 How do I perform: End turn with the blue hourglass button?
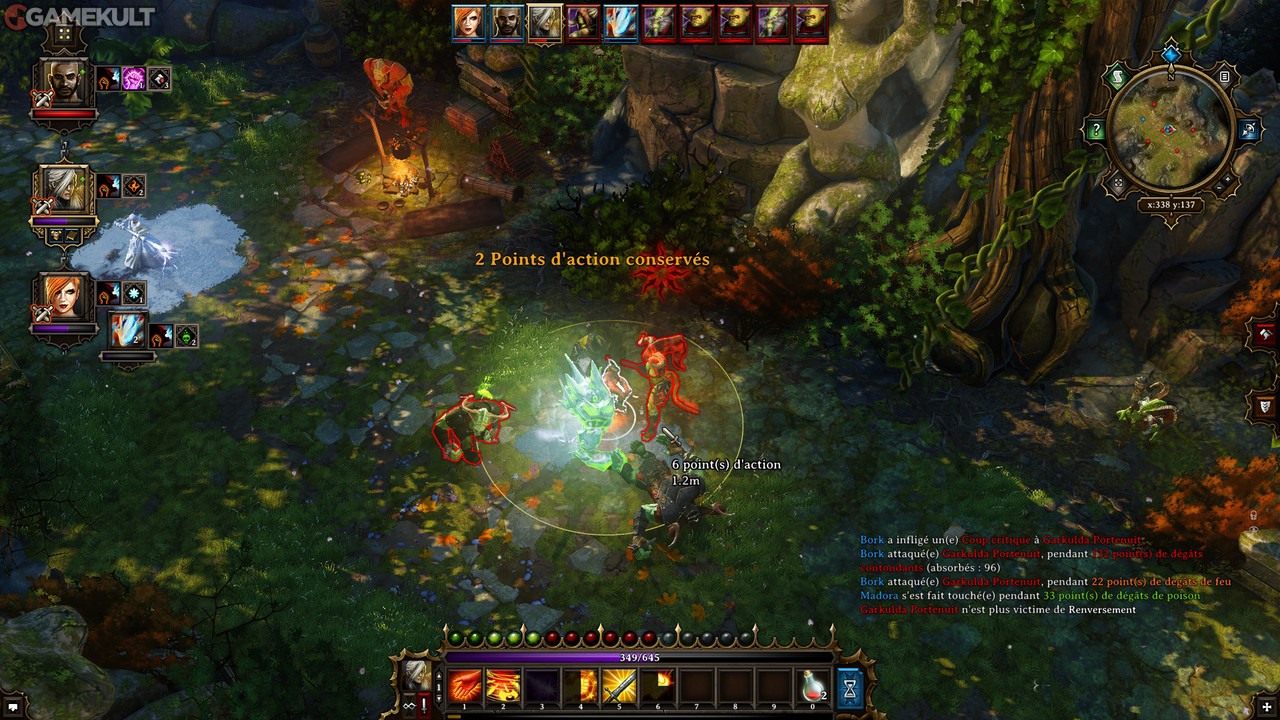coord(850,688)
